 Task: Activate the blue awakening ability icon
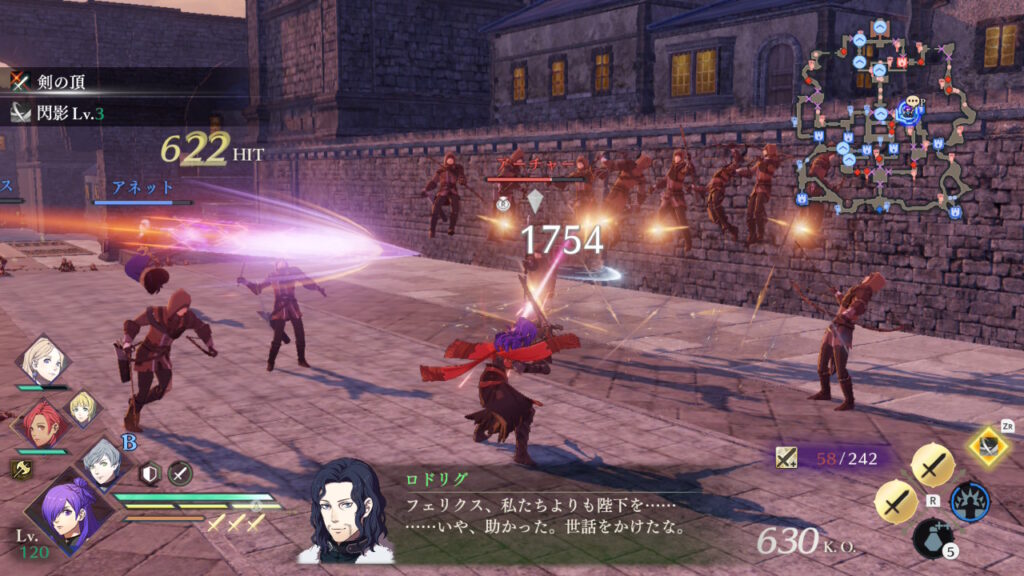969,500
